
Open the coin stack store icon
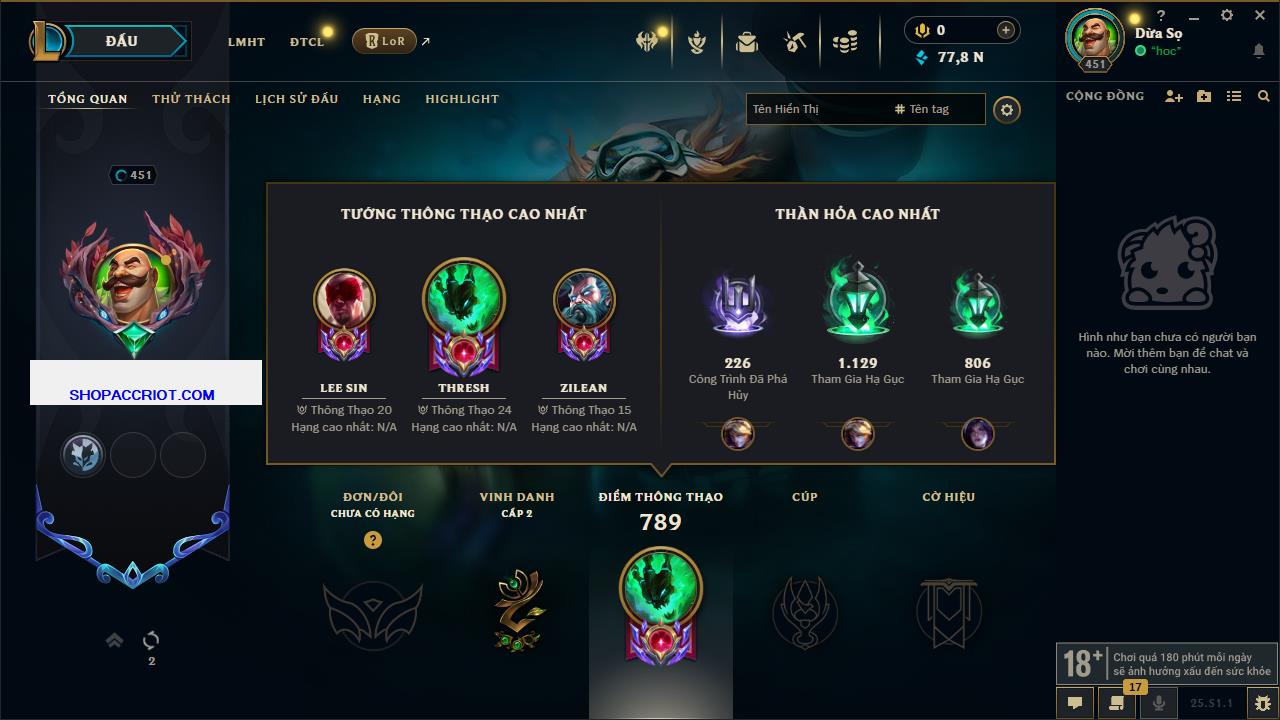(x=845, y=42)
